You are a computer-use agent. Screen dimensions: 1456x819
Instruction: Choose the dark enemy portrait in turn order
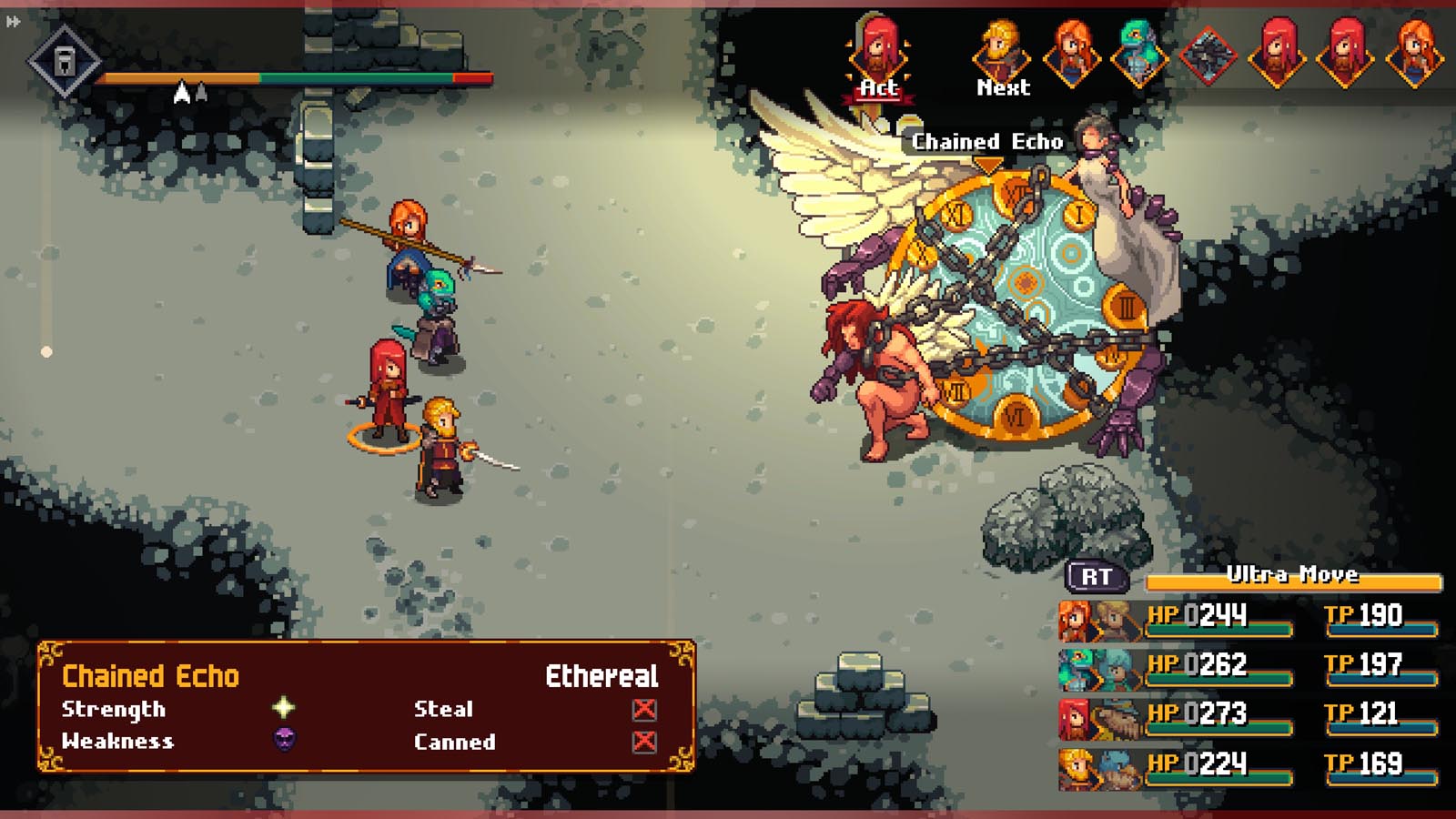pyautogui.click(x=1208, y=55)
